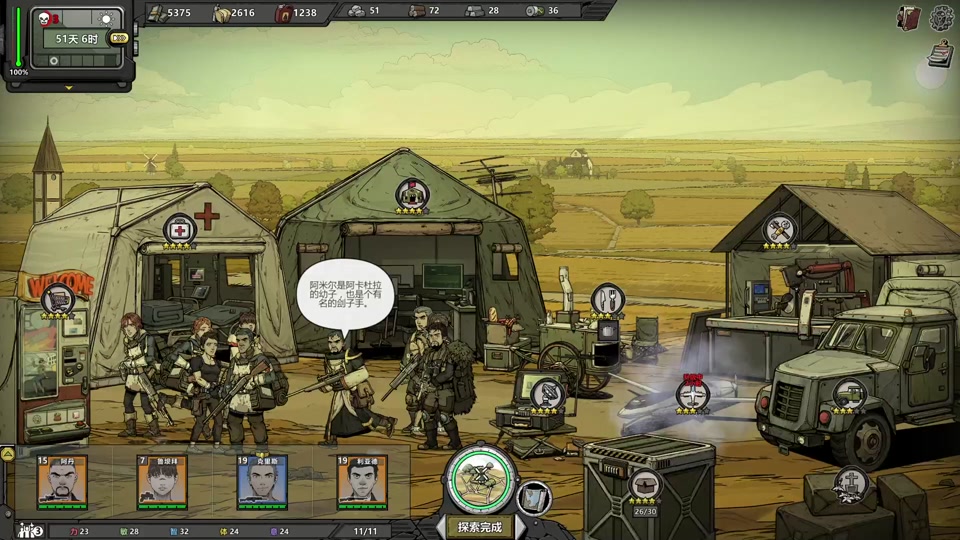Click the fast-forward time button
The width and height of the screenshot is (960, 540).
119,38
